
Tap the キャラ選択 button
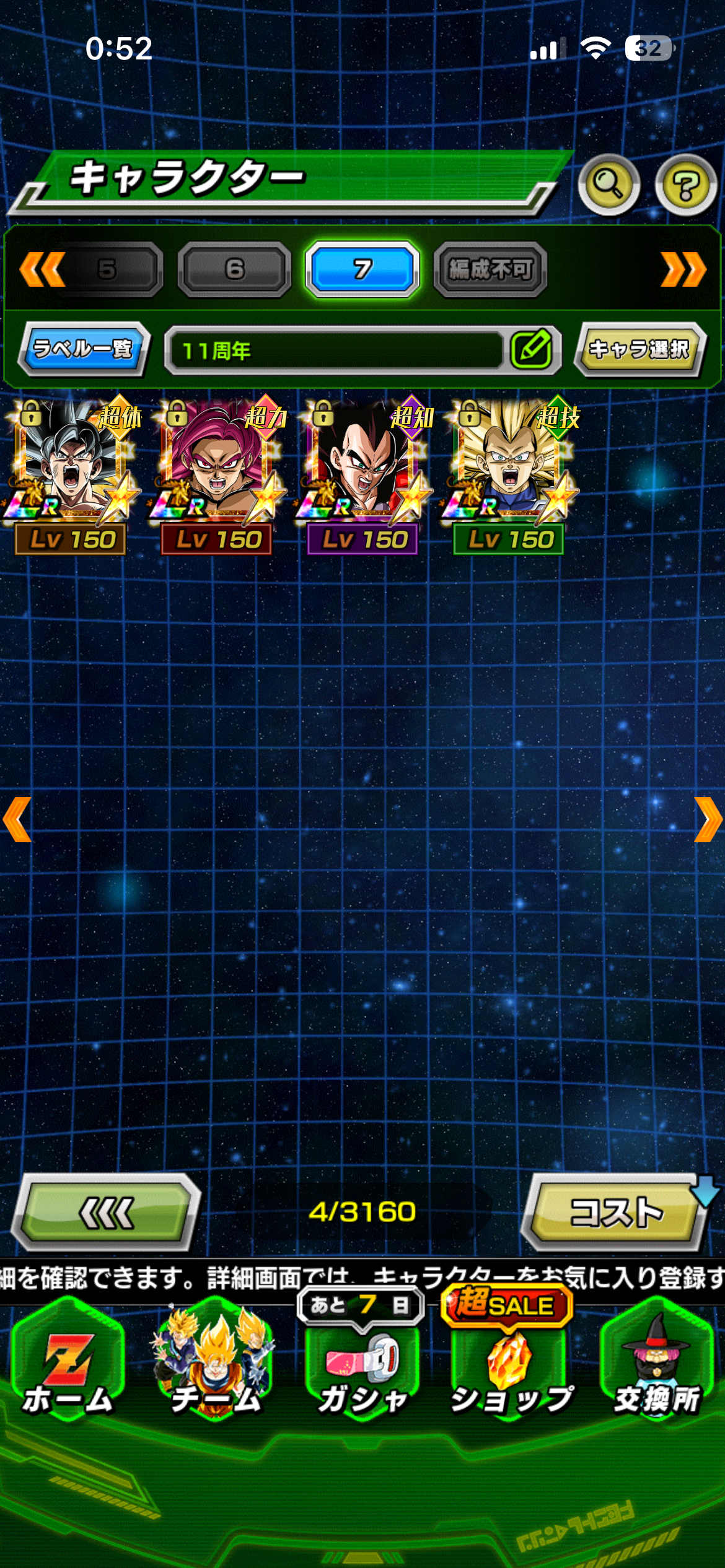click(x=639, y=349)
